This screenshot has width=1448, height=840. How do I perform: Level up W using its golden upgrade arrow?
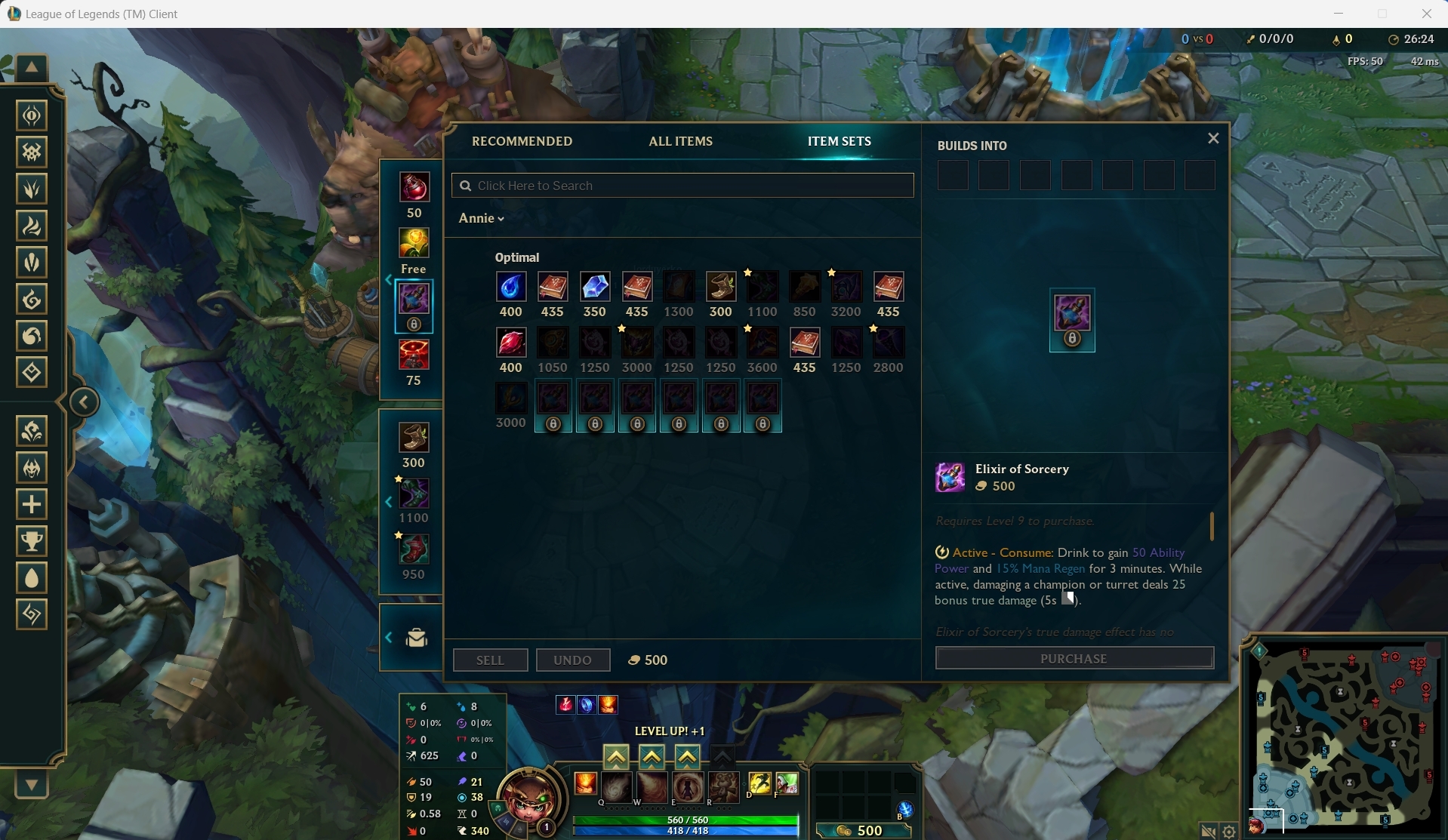point(652,756)
